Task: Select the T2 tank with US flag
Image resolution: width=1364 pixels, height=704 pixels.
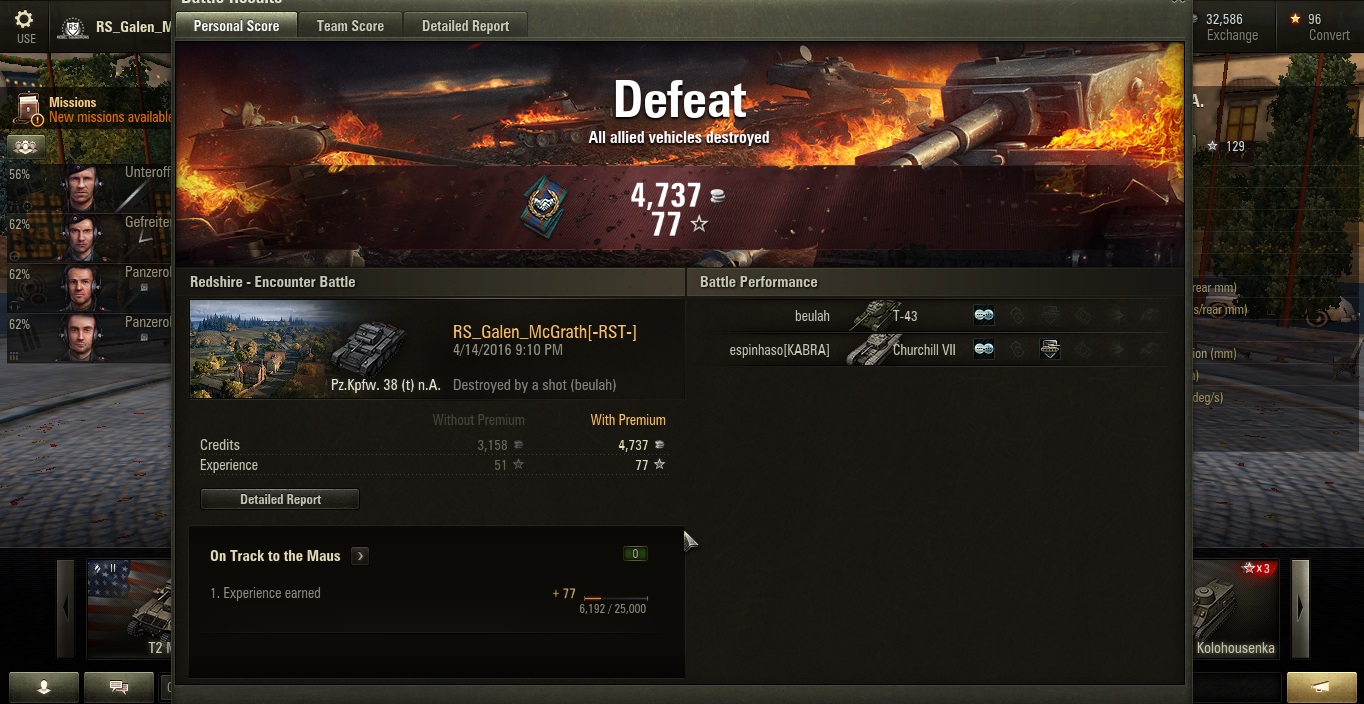Action: coord(130,608)
